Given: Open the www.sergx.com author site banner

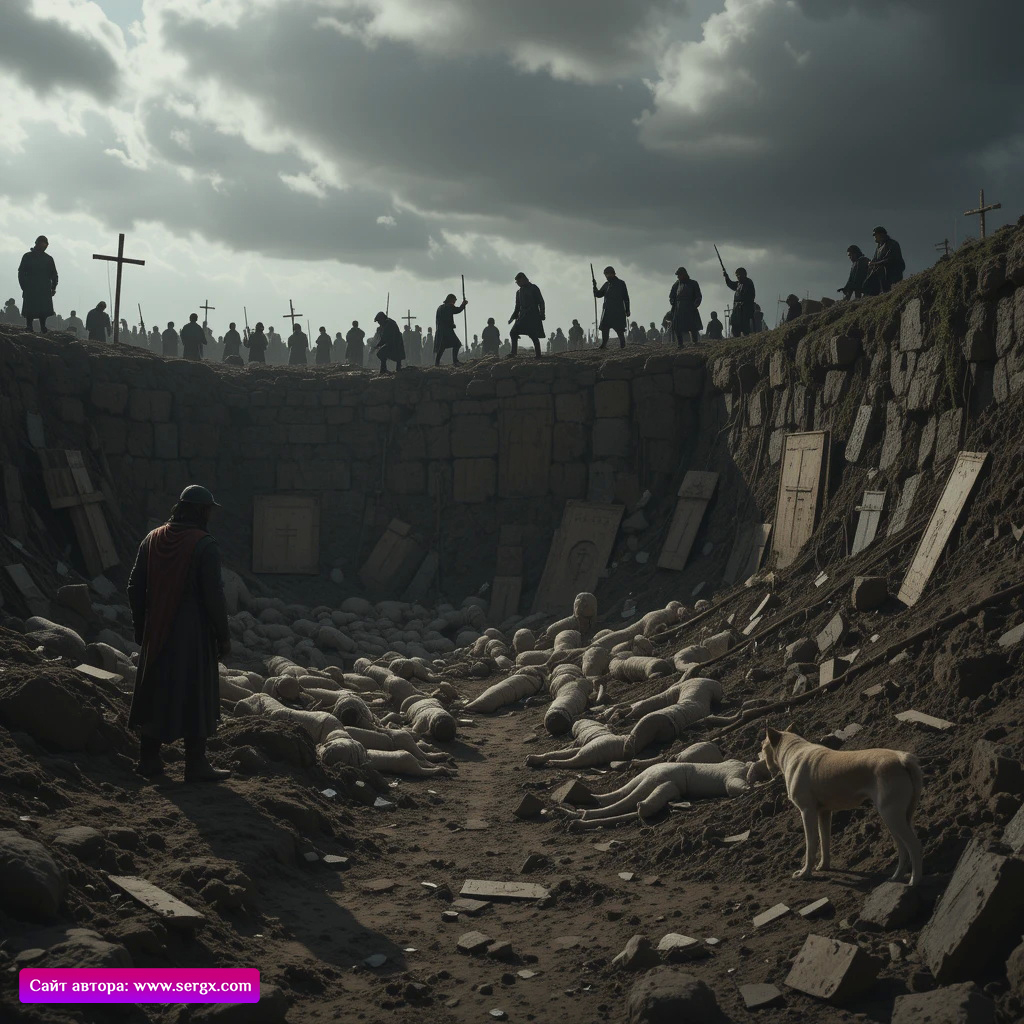Looking at the screenshot, I should click(x=140, y=985).
